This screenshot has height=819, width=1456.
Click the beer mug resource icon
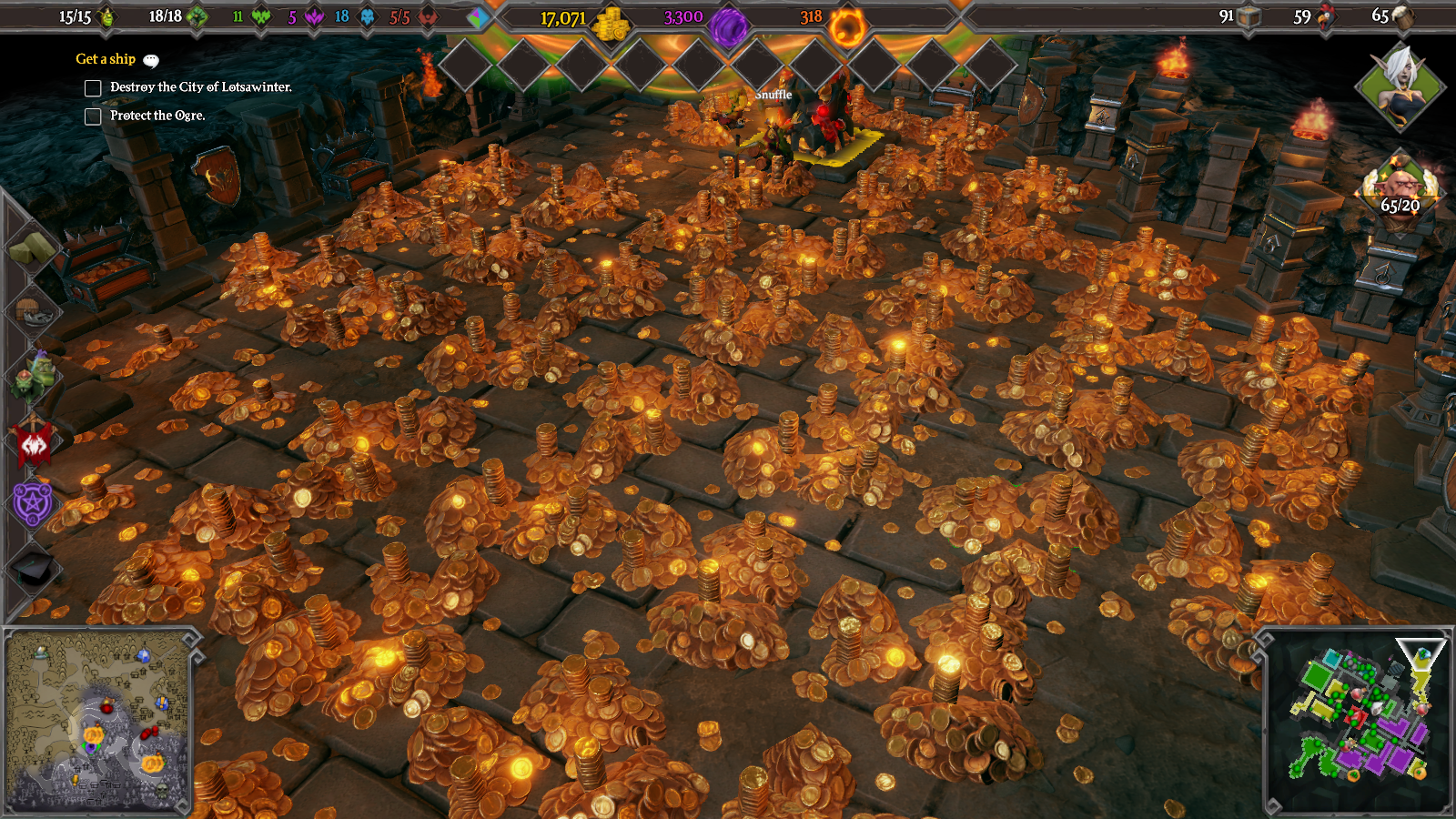coord(1403,15)
